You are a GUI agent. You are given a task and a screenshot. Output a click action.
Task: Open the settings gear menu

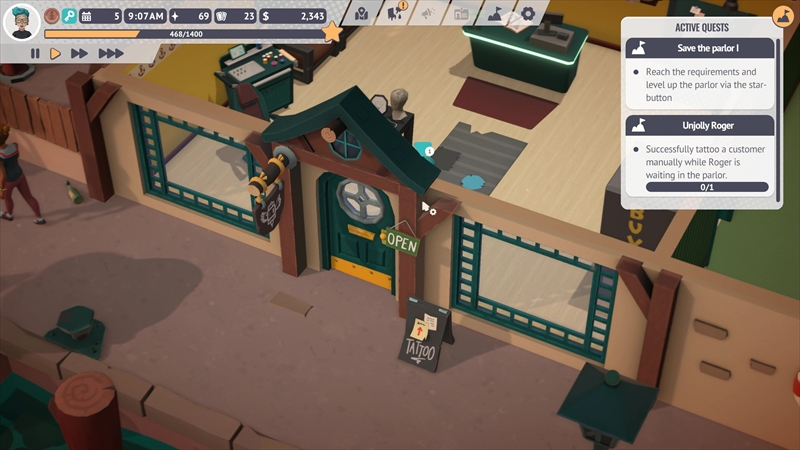(x=528, y=14)
